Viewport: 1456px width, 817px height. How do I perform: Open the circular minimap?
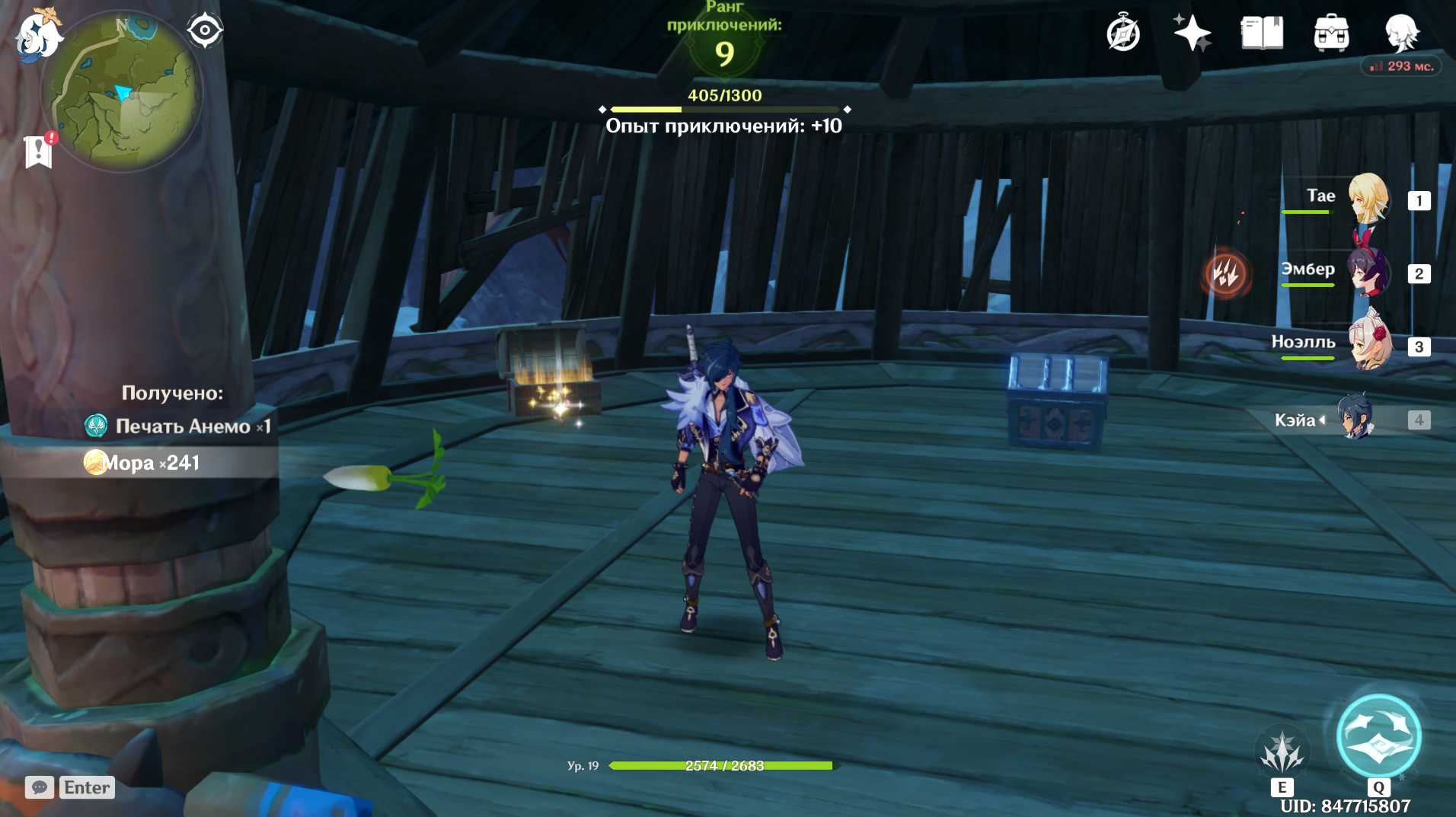tap(122, 91)
